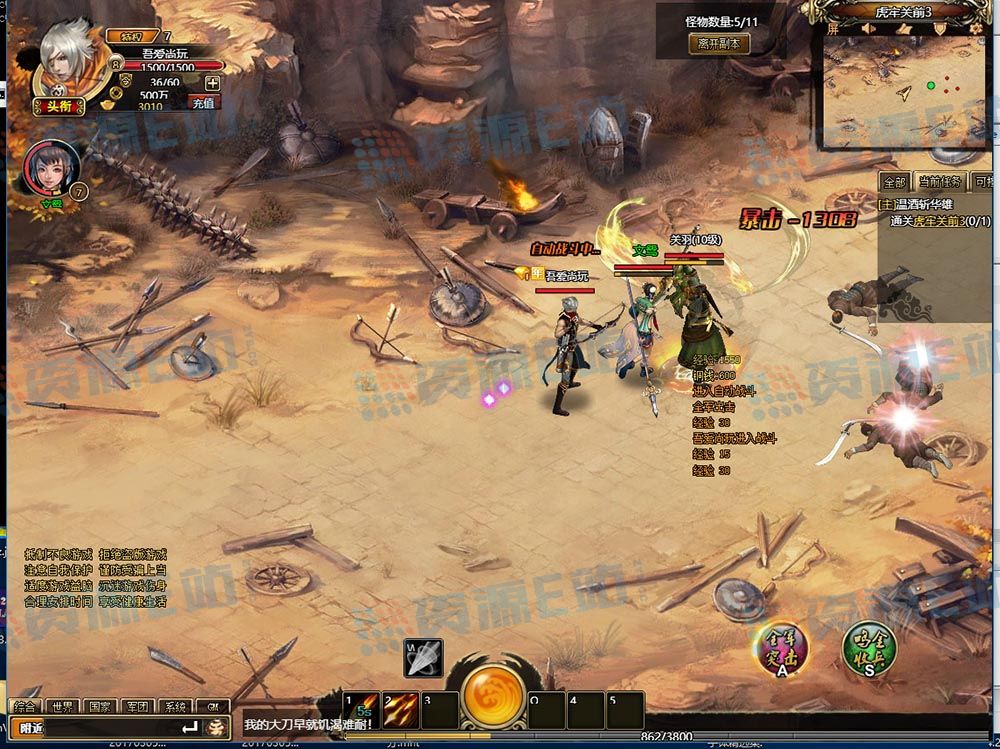1000x749 pixels.
Task: Switch chat to the 世界 channel
Action: (x=63, y=706)
